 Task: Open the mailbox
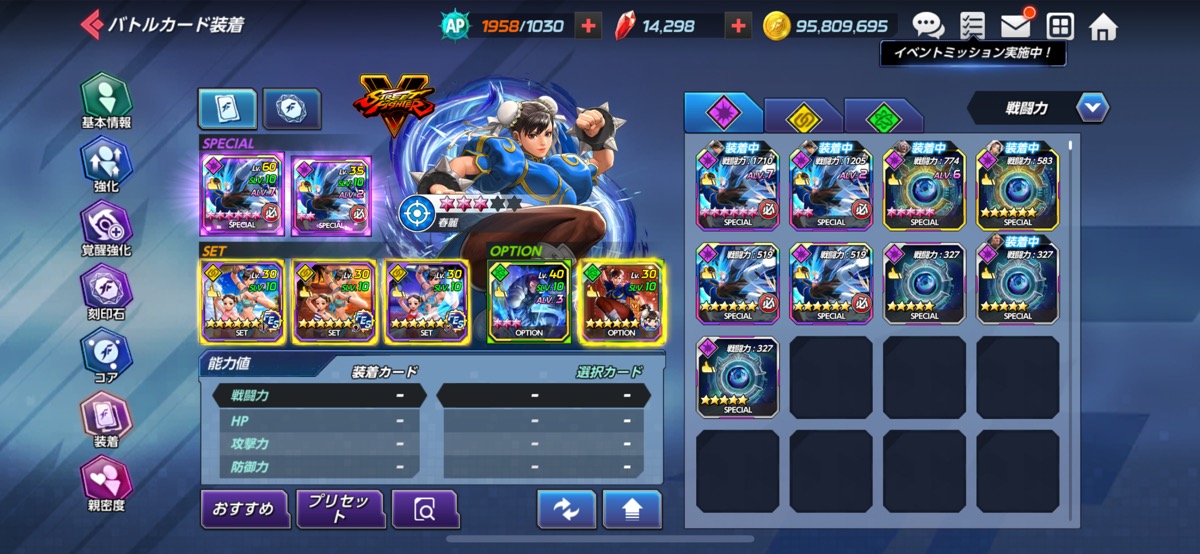tap(1016, 26)
